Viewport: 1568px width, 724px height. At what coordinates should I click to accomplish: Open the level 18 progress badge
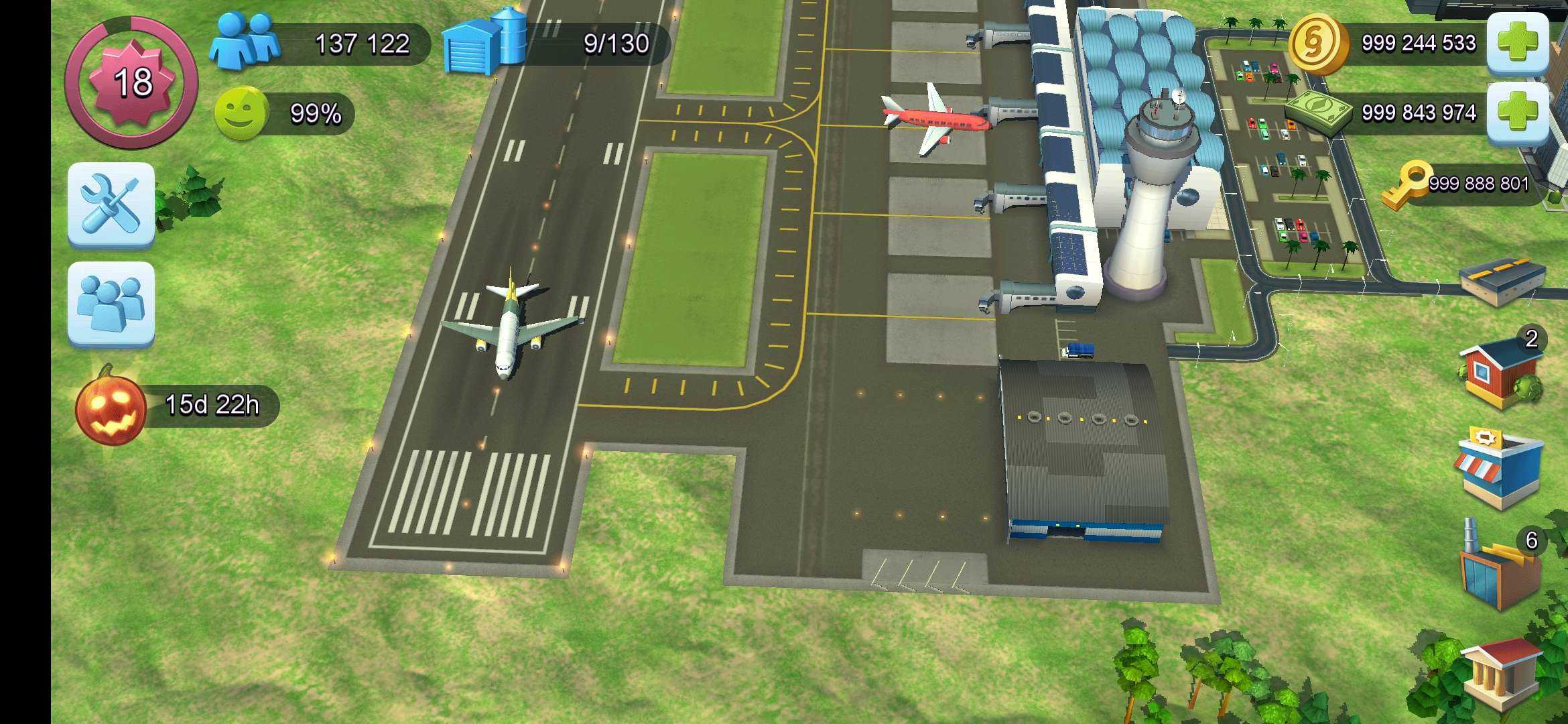[131, 82]
